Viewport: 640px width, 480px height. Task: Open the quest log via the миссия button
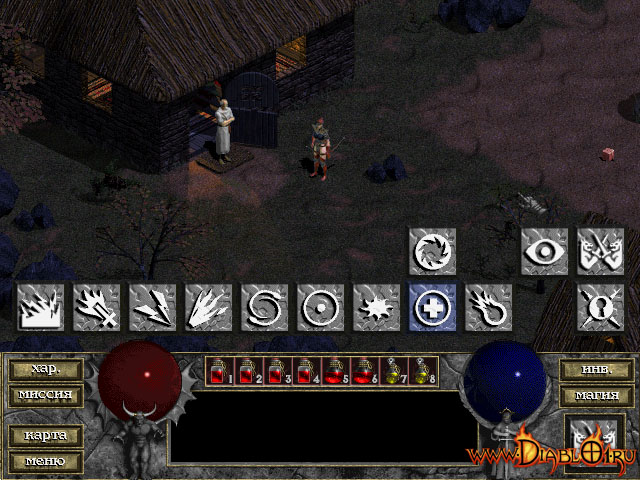[x=46, y=394]
